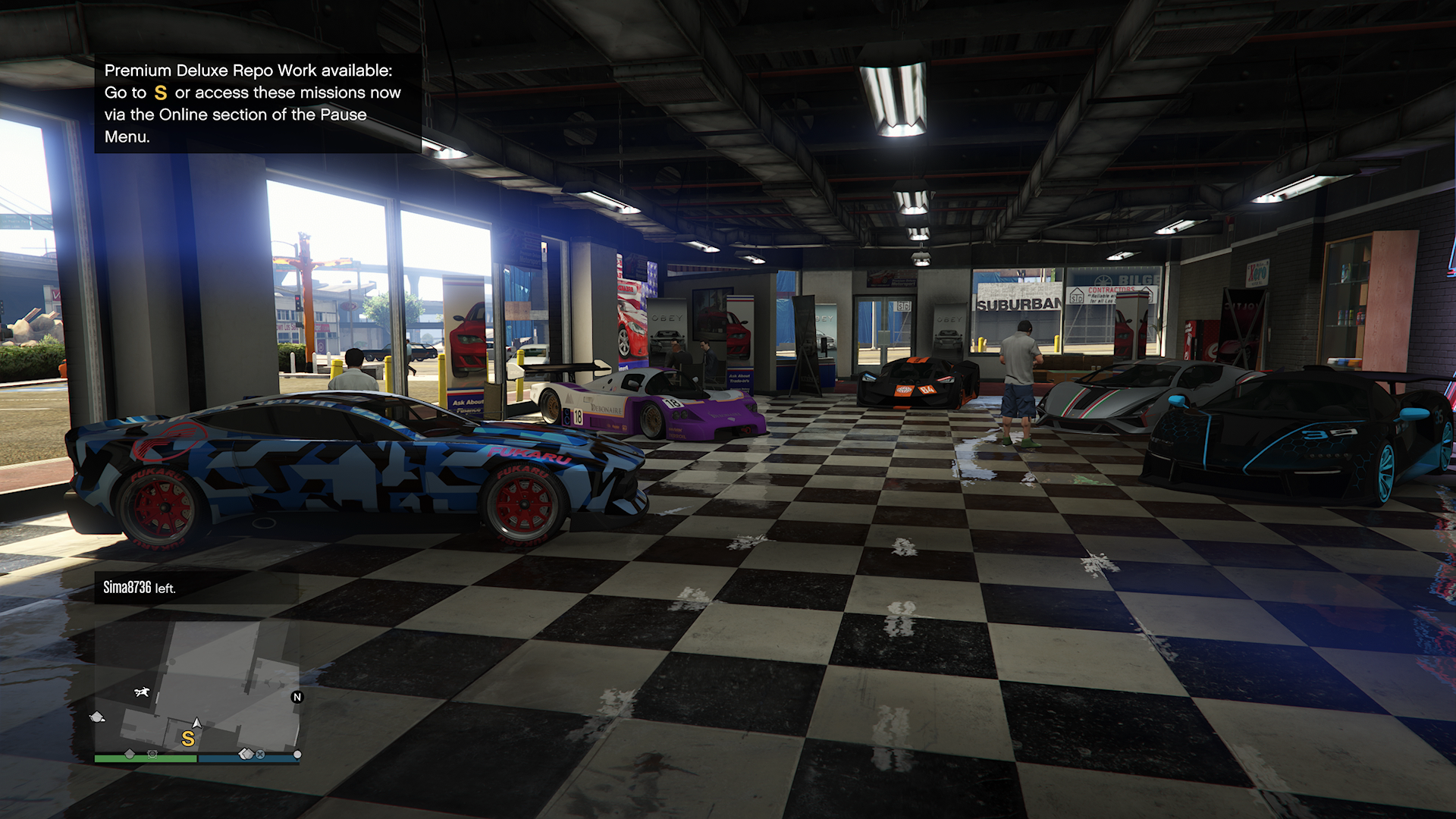Click the "Sima8736 left" feed message
Screen dimensions: 1456x819
[140, 588]
